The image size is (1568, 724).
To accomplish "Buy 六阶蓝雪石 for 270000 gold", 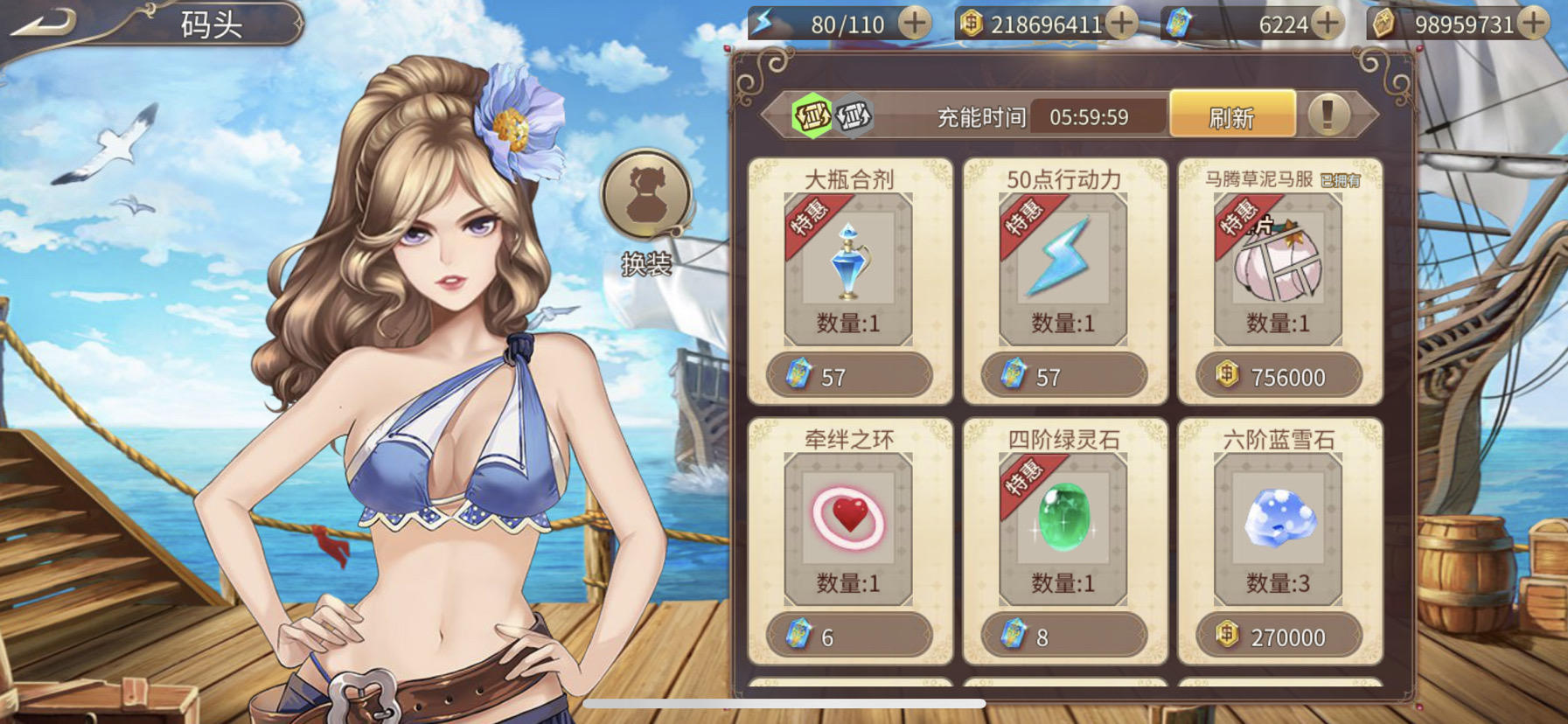I will 1278,637.
